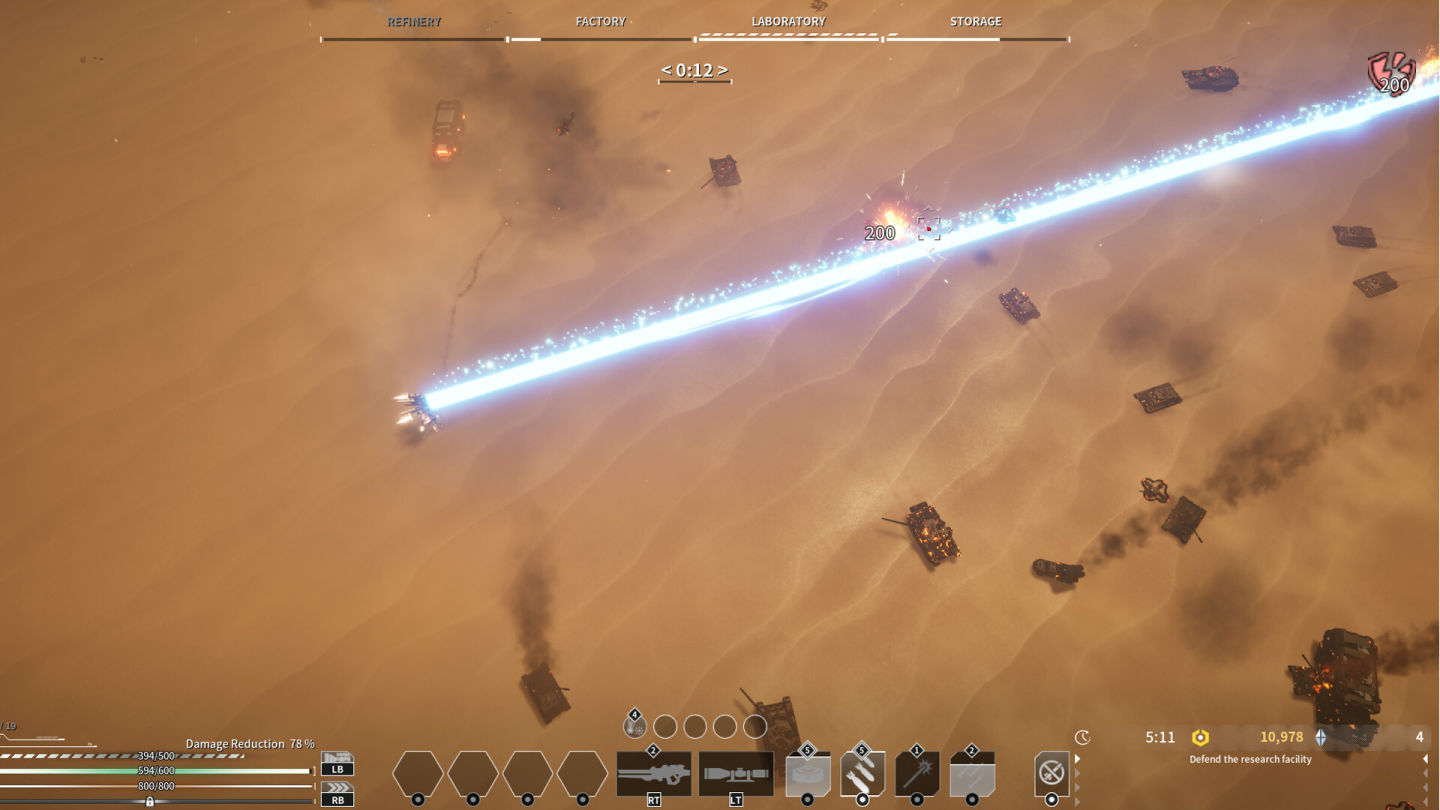Click the red shield icon showing 200
Viewport: 1440px width, 810px height.
coord(1391,73)
